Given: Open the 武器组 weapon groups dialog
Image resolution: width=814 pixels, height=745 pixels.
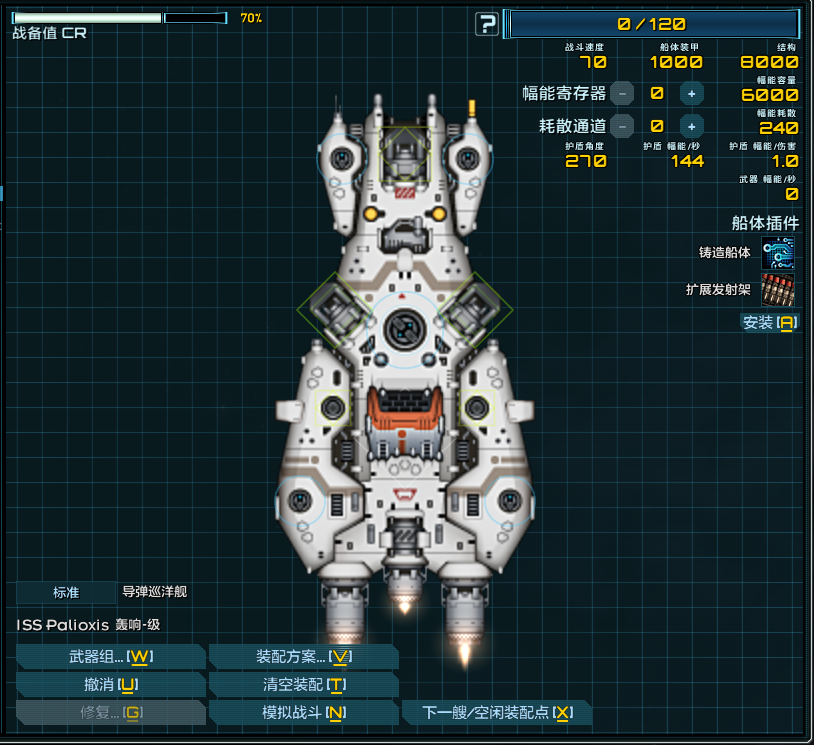Looking at the screenshot, I should point(110,656).
